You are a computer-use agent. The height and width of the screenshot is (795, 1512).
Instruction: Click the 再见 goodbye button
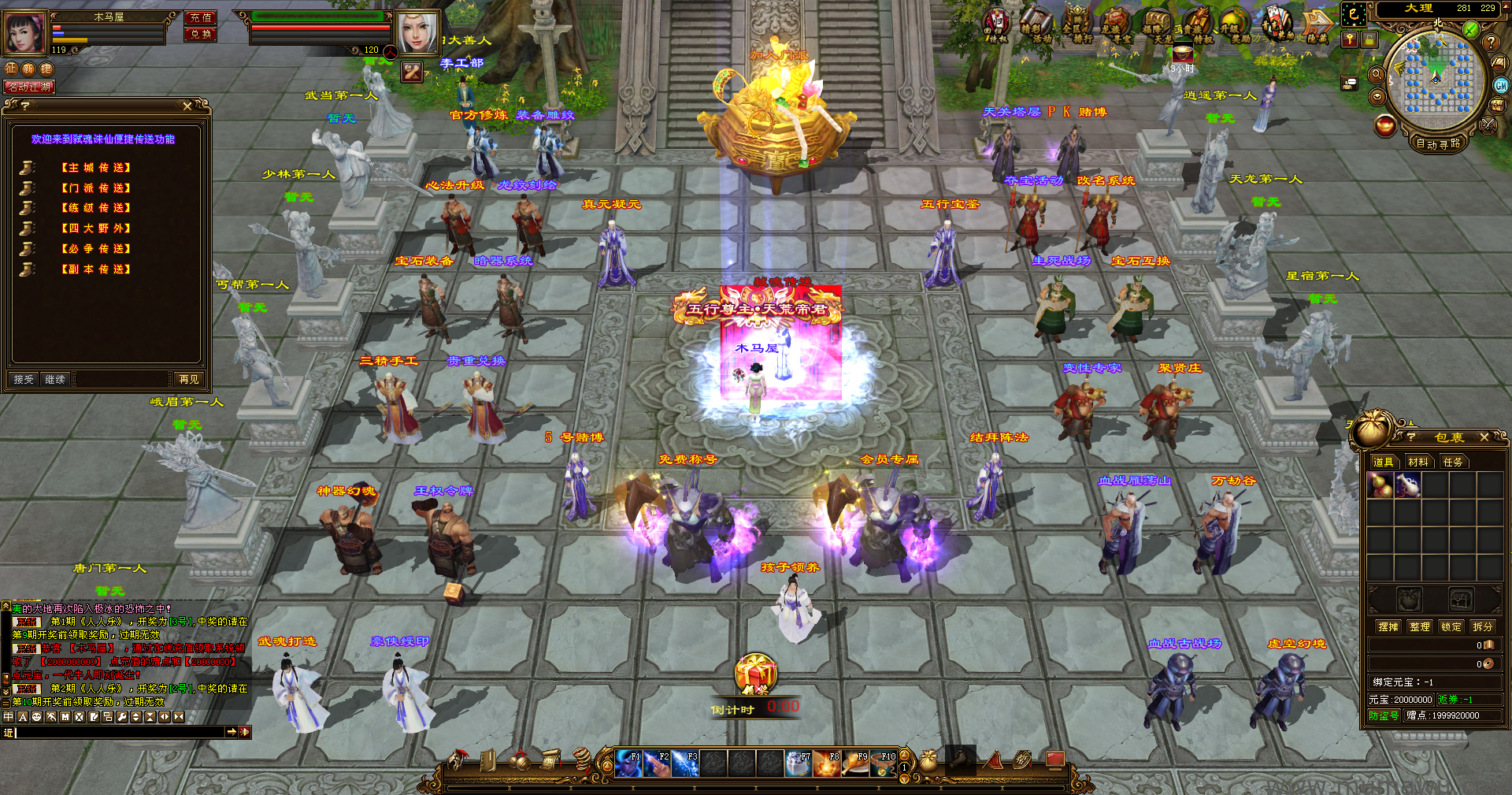[188, 380]
